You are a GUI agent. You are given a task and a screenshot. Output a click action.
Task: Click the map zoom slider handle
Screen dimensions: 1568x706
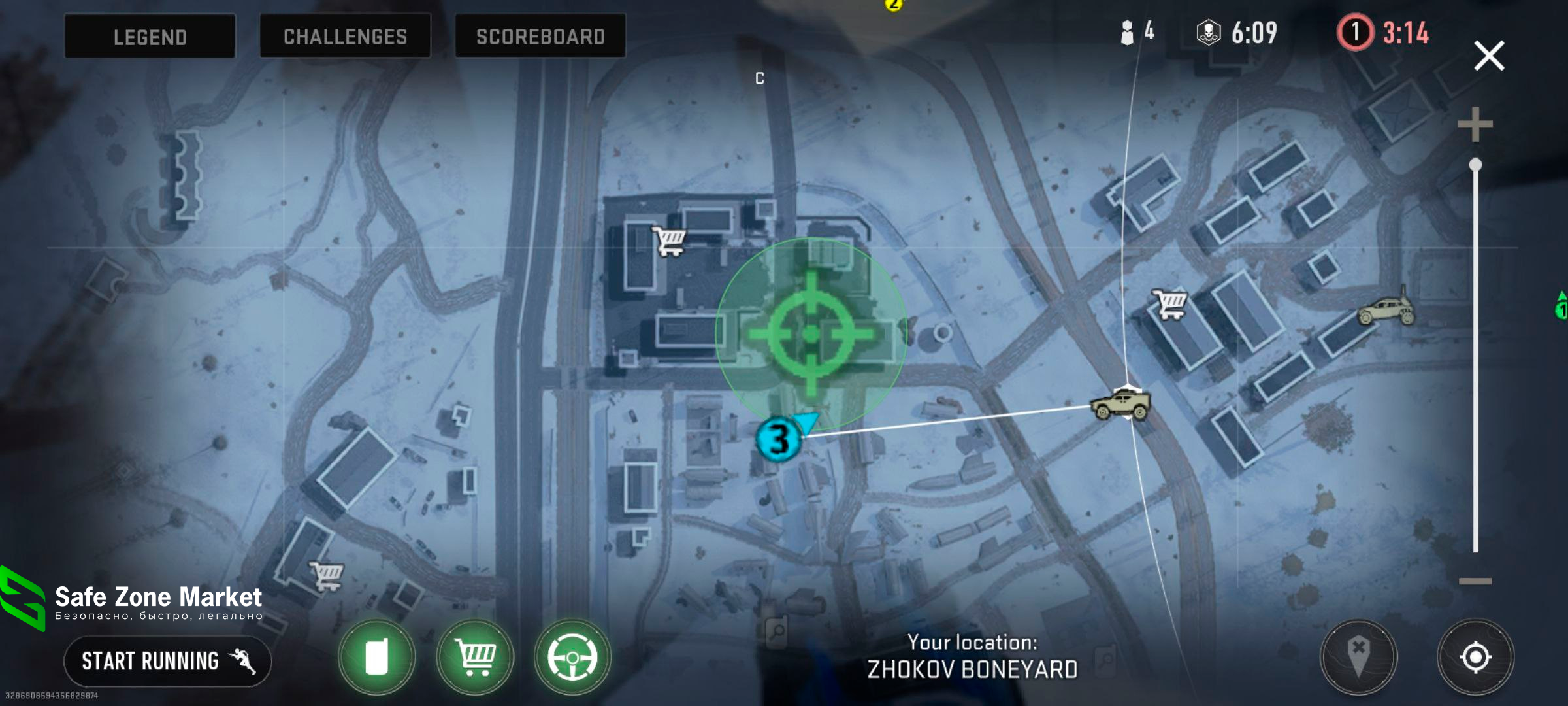point(1475,165)
